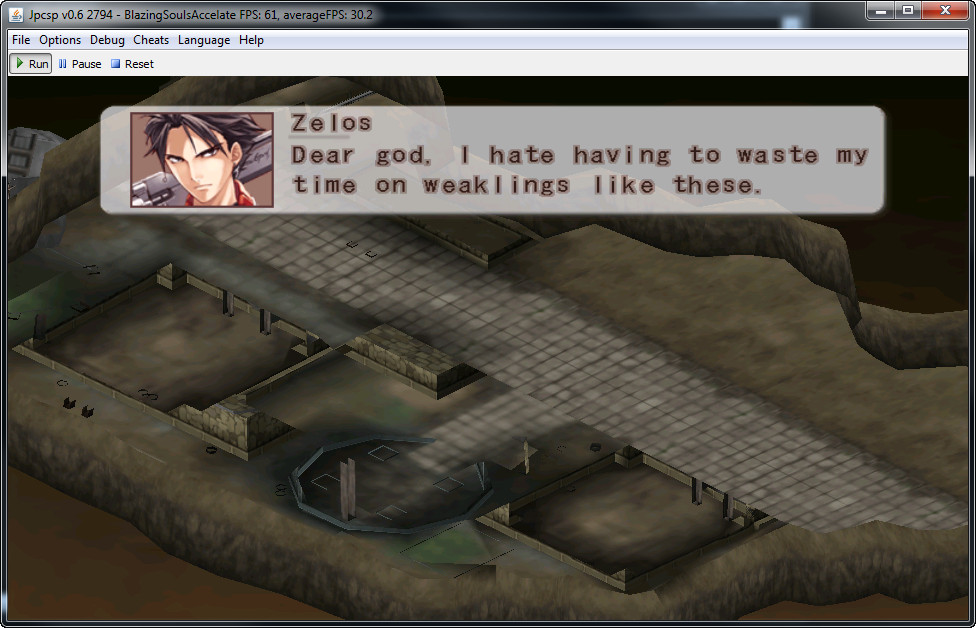The image size is (976, 628).
Task: Open the Help menu
Action: tap(251, 40)
